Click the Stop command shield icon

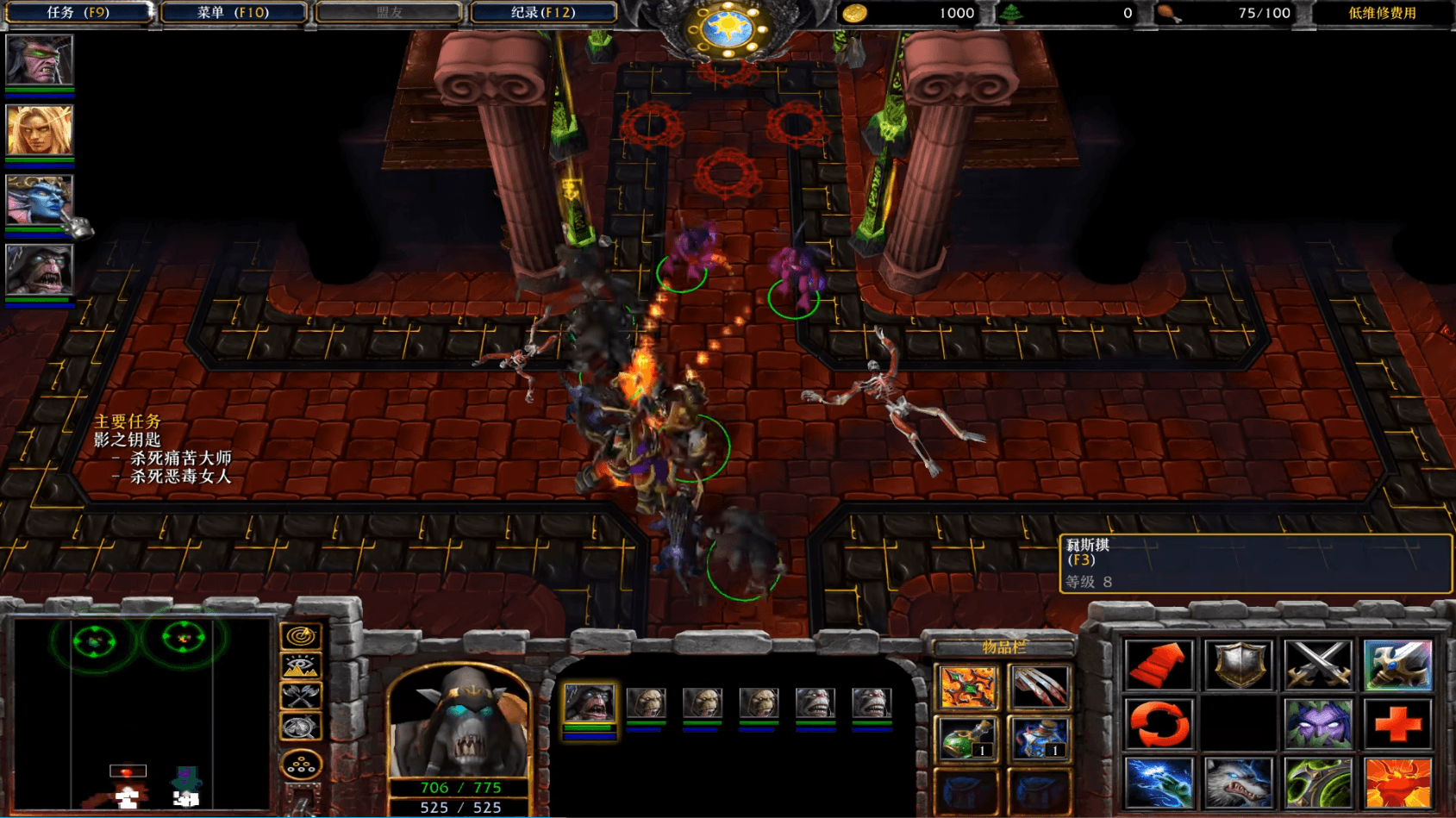[x=1238, y=665]
